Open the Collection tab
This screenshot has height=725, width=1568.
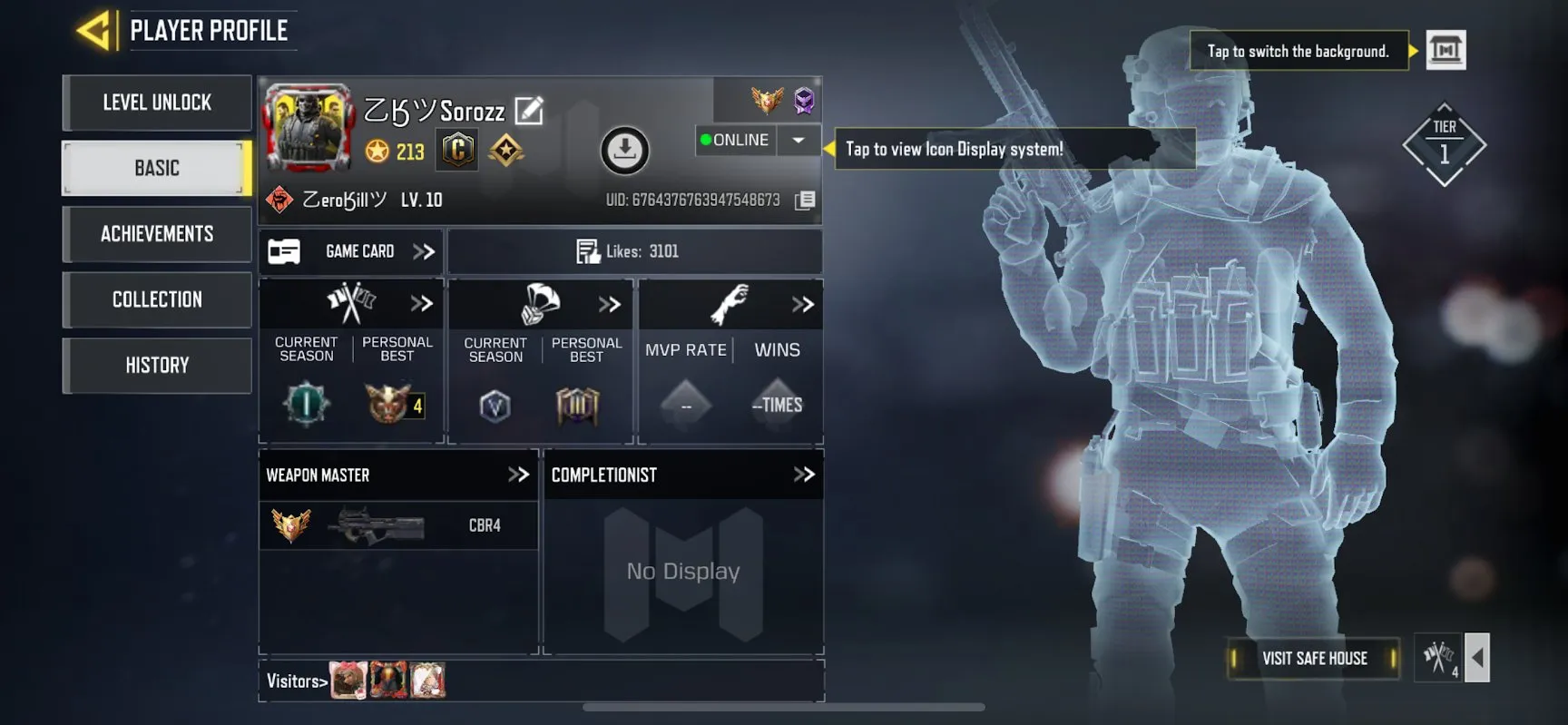pyautogui.click(x=156, y=299)
